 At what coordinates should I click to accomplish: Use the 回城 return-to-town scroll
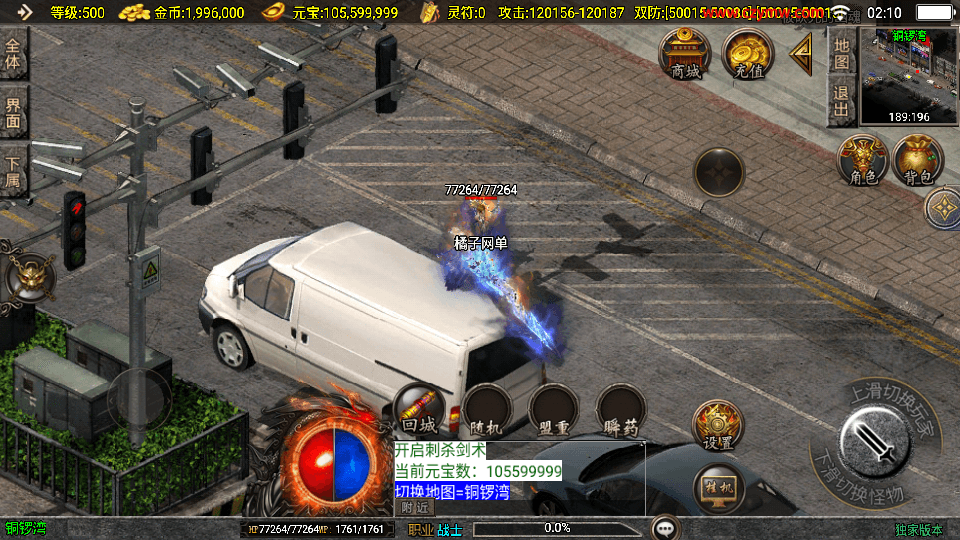[420, 409]
